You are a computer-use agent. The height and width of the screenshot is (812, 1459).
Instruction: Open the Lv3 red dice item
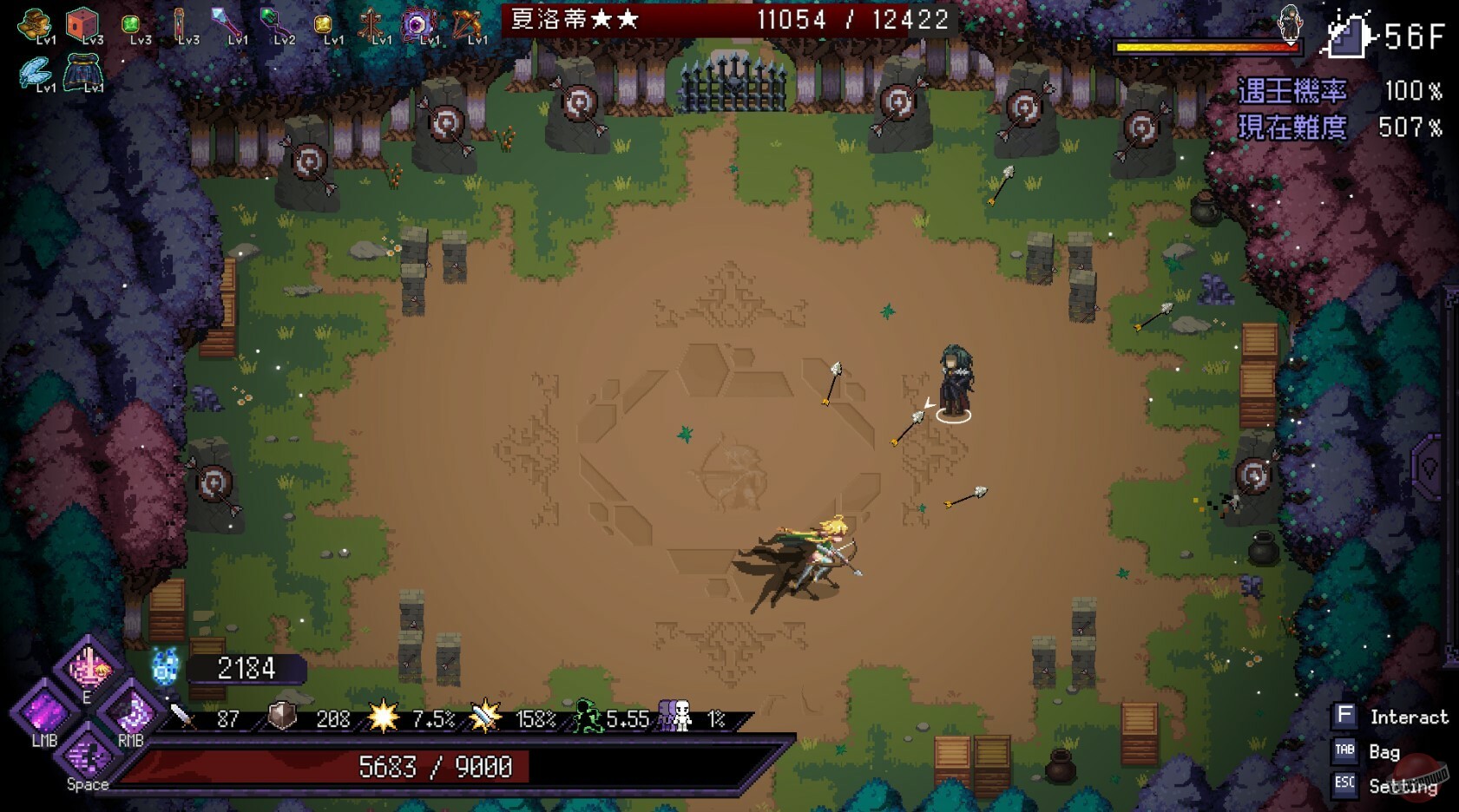click(83, 23)
